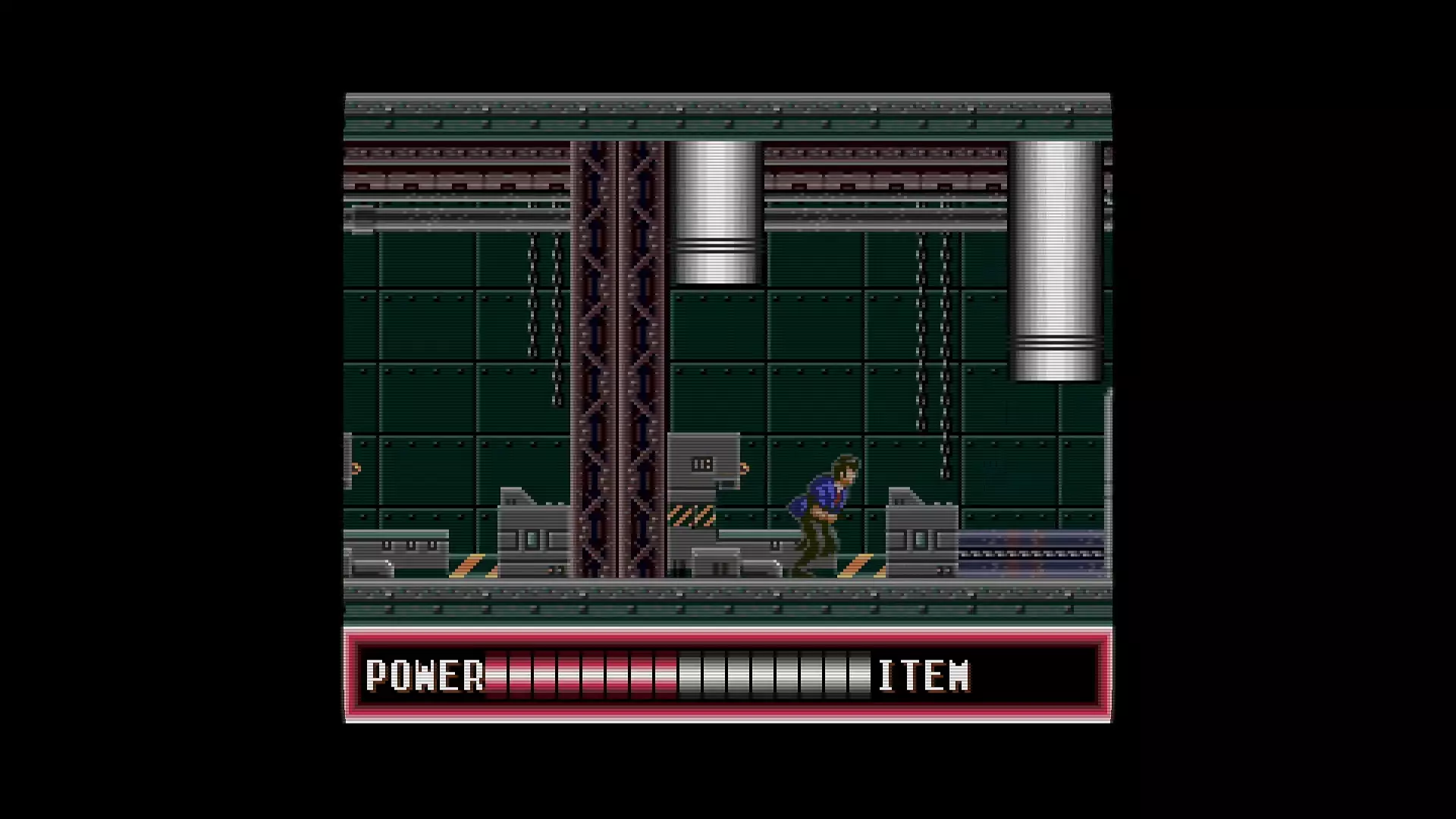Click the POWER label in the status bar
The image size is (1456, 819).
(x=425, y=673)
